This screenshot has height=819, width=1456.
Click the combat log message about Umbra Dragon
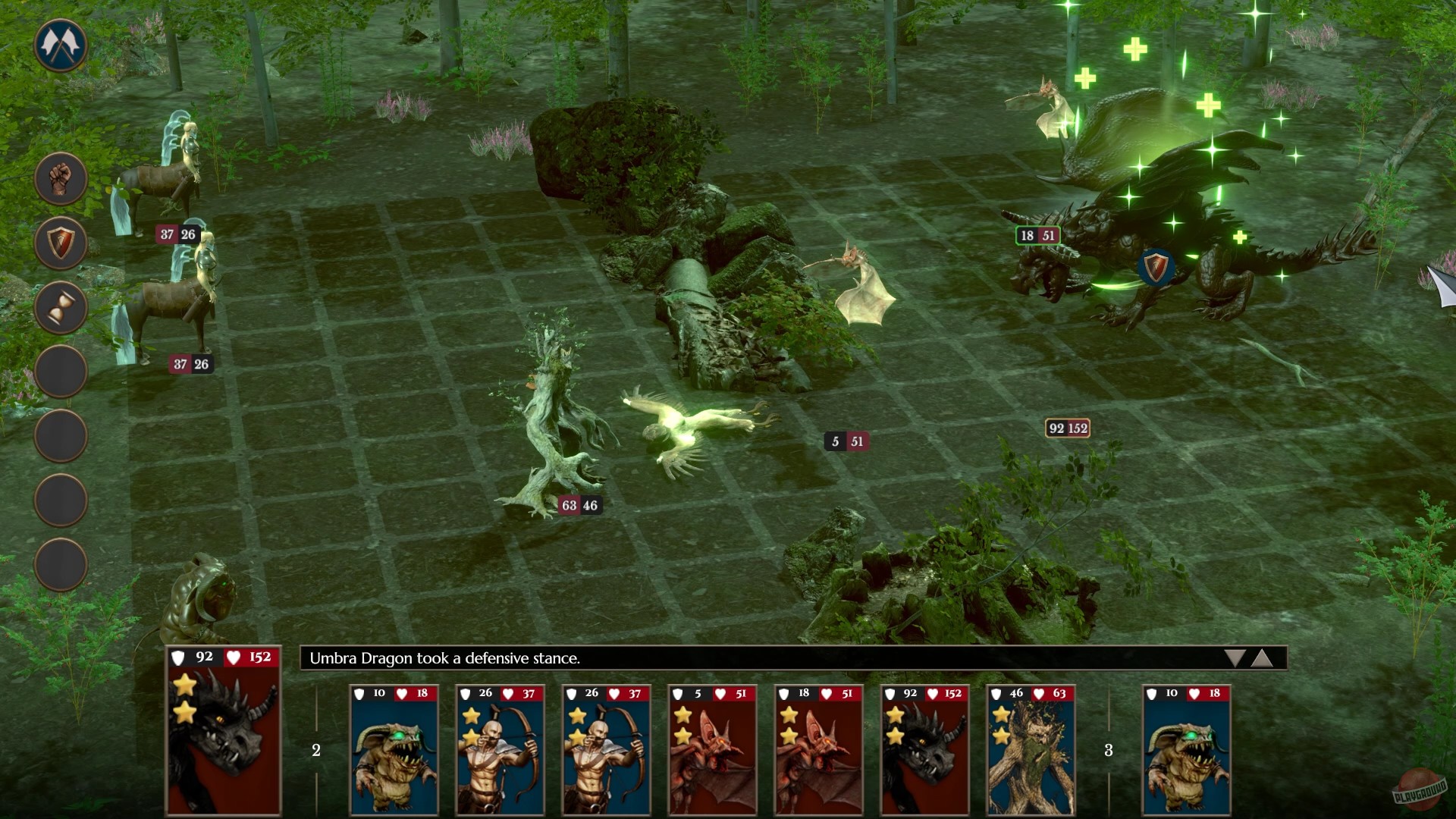point(444,658)
